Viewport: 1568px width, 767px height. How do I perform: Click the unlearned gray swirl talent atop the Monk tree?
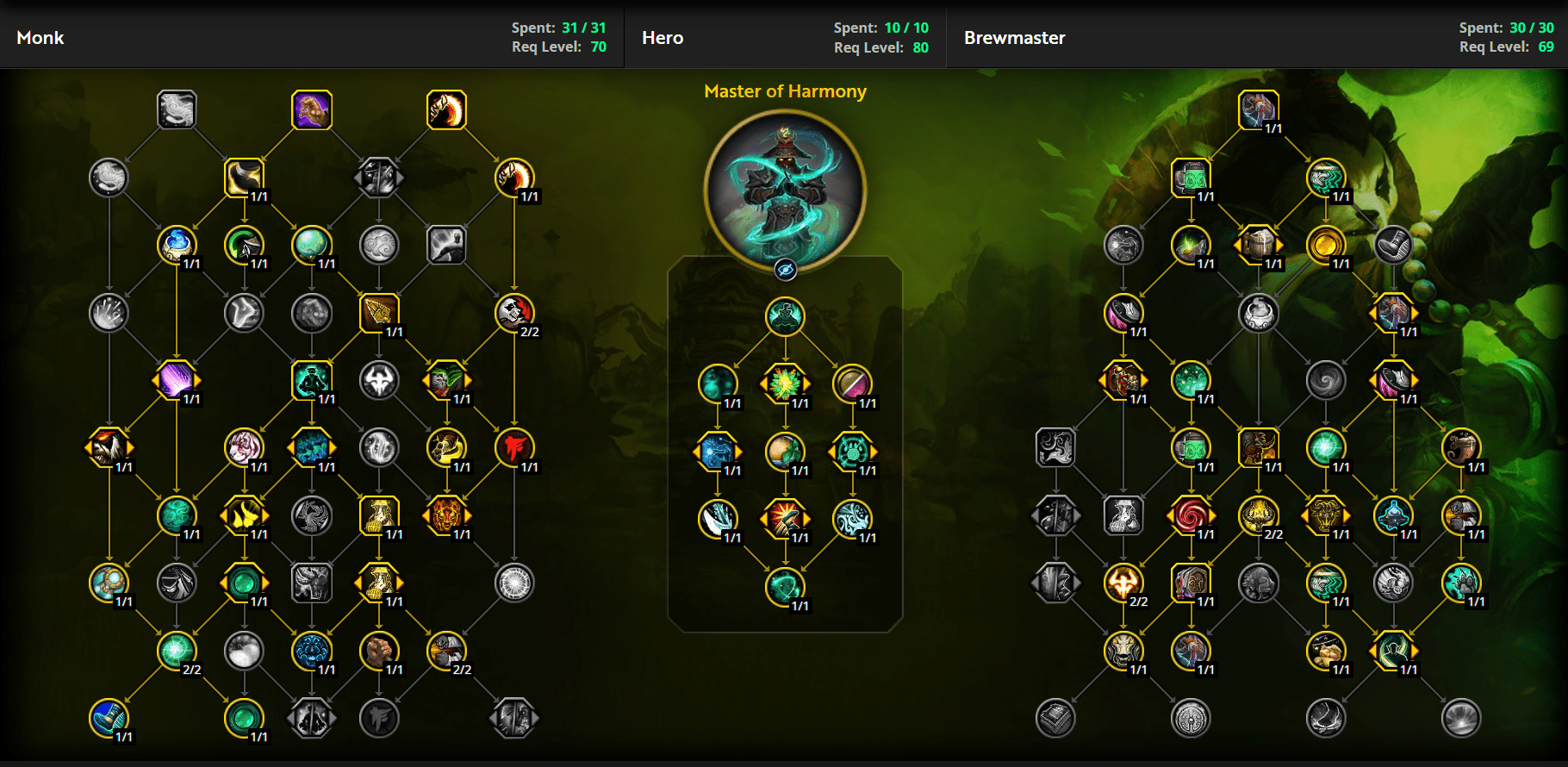[x=177, y=109]
